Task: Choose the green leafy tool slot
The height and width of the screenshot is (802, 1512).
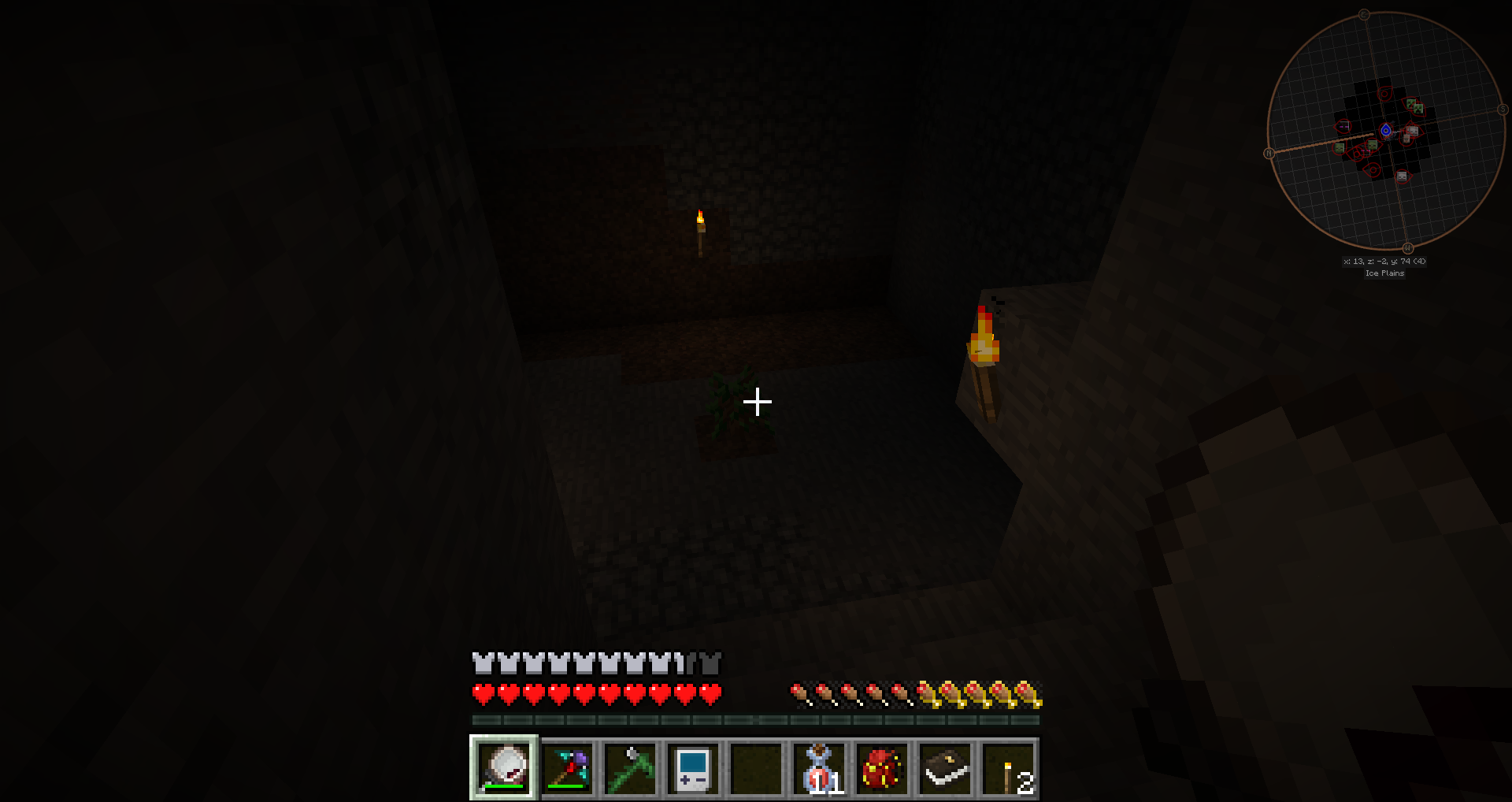Action: click(x=630, y=768)
